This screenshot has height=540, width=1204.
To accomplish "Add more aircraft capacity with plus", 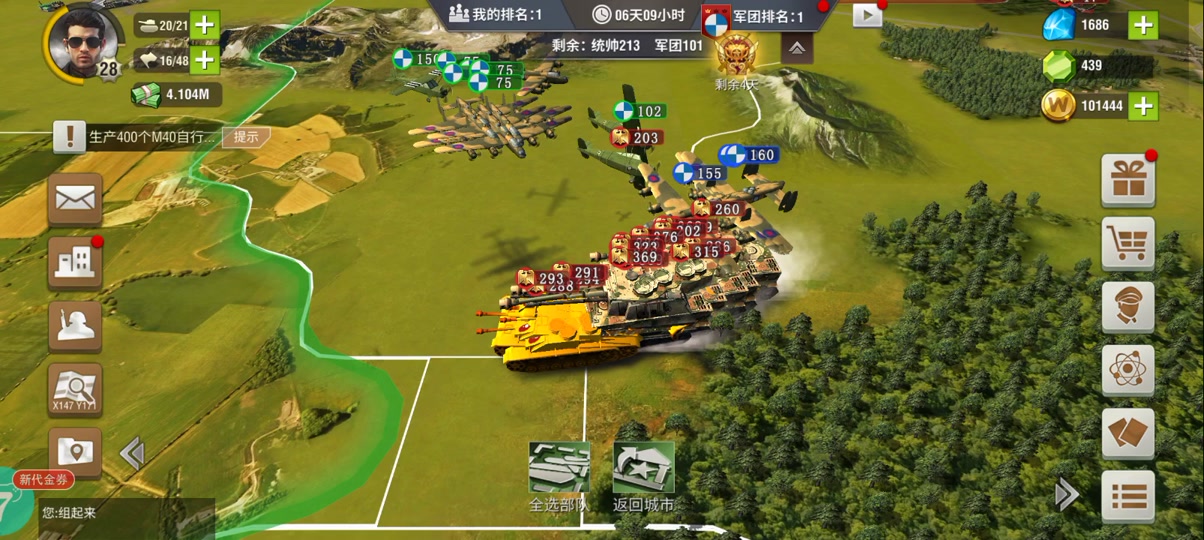I will click(x=204, y=60).
